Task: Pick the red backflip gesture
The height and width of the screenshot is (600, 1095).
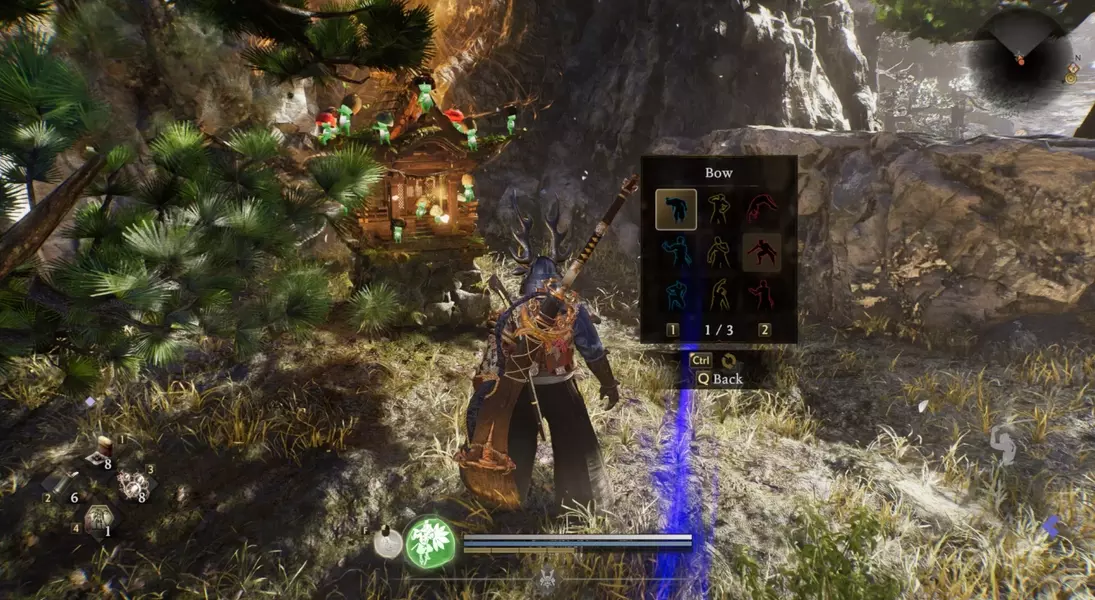Action: pyautogui.click(x=762, y=208)
